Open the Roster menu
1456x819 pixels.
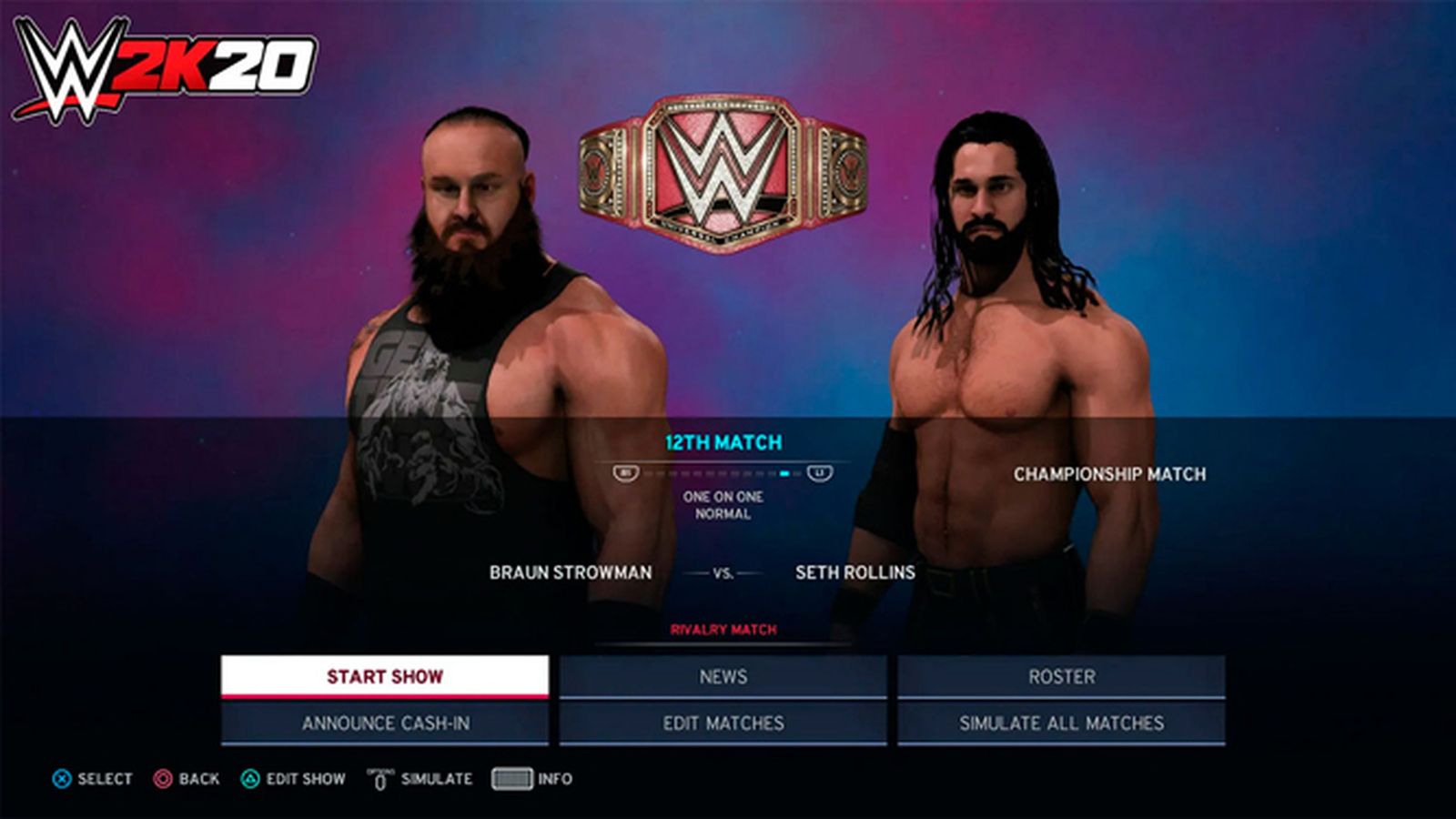coord(1061,676)
